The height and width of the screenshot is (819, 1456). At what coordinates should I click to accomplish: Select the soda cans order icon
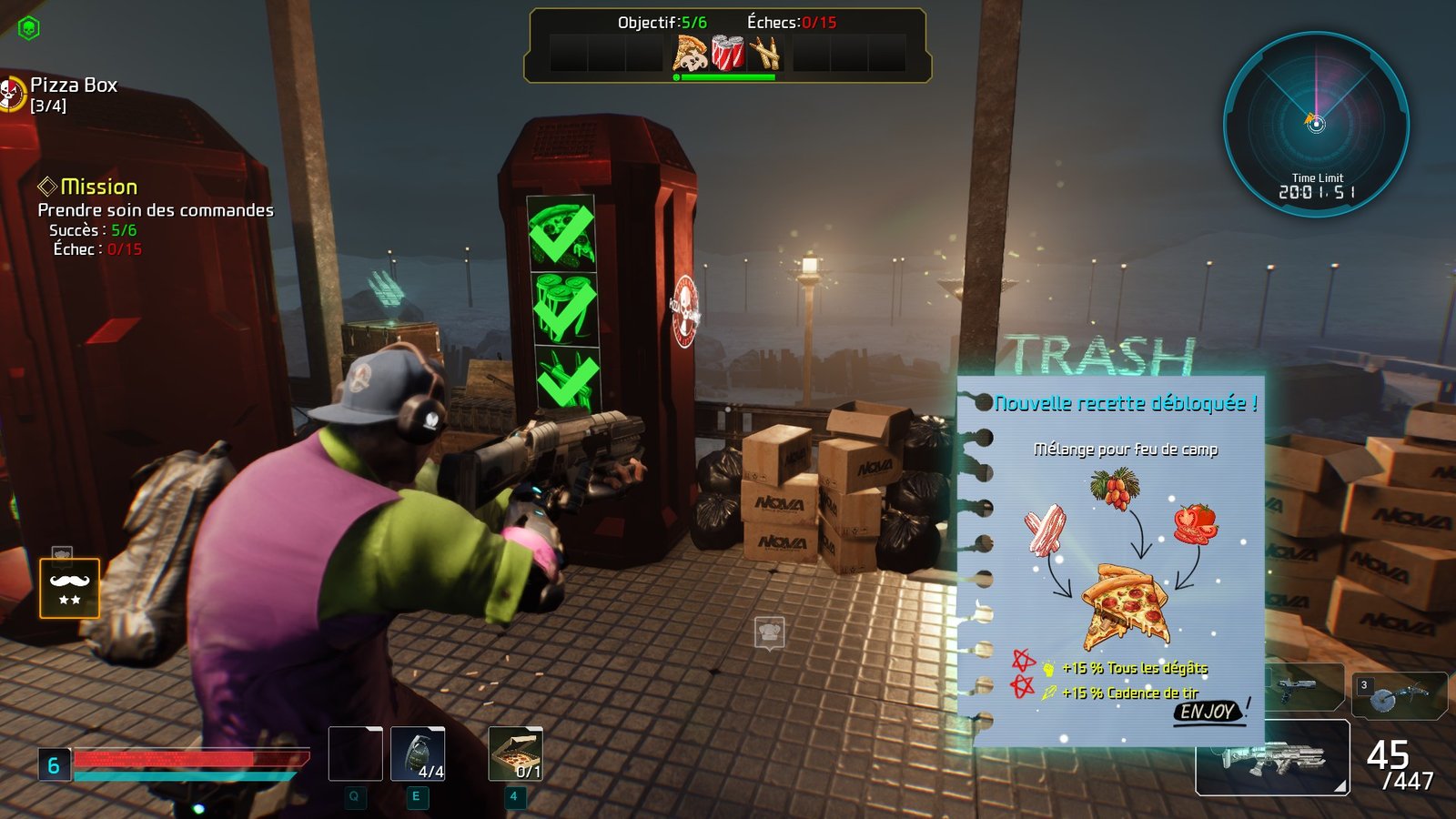(727, 53)
